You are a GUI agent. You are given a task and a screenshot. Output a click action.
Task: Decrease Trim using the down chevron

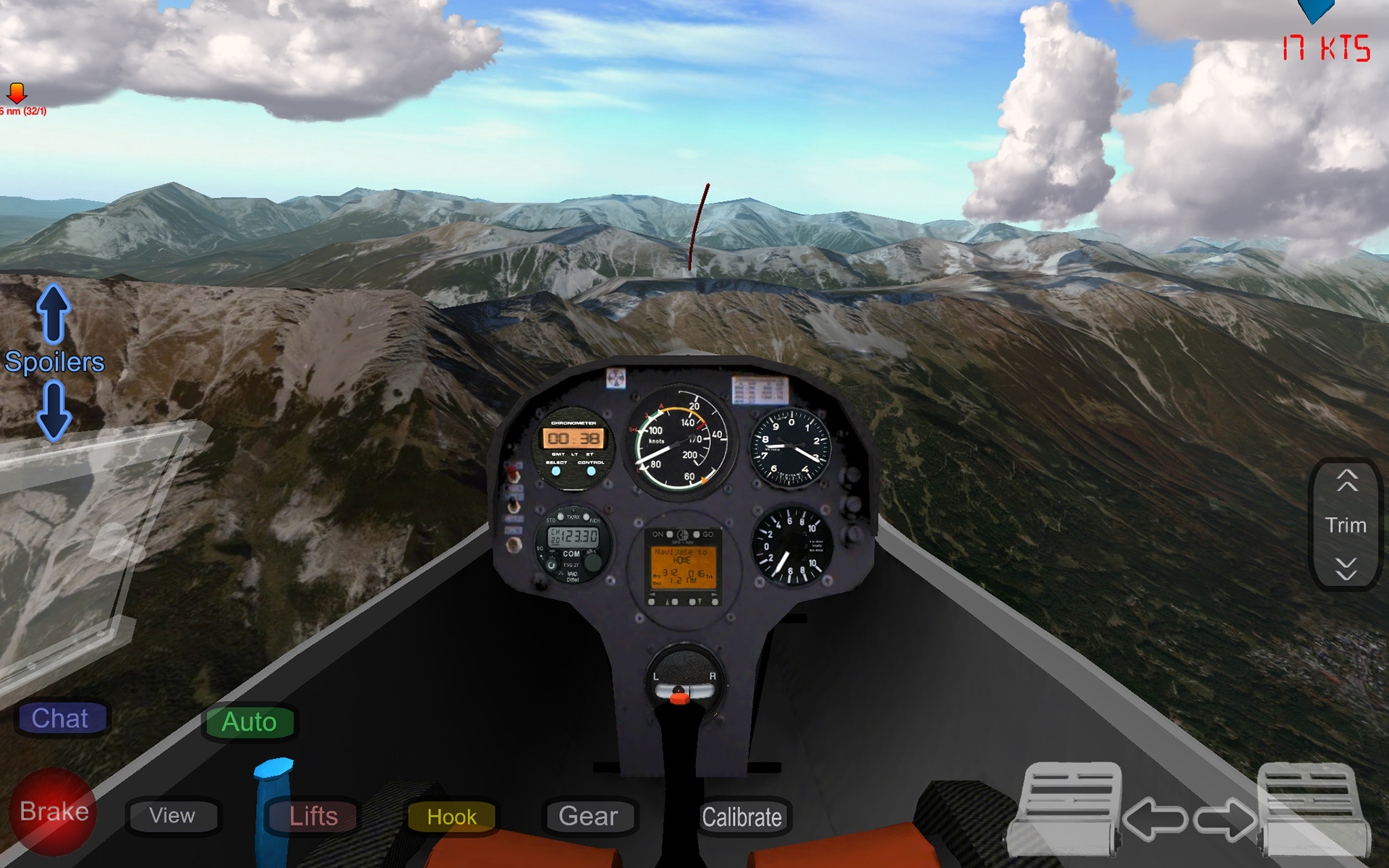pos(1346,569)
